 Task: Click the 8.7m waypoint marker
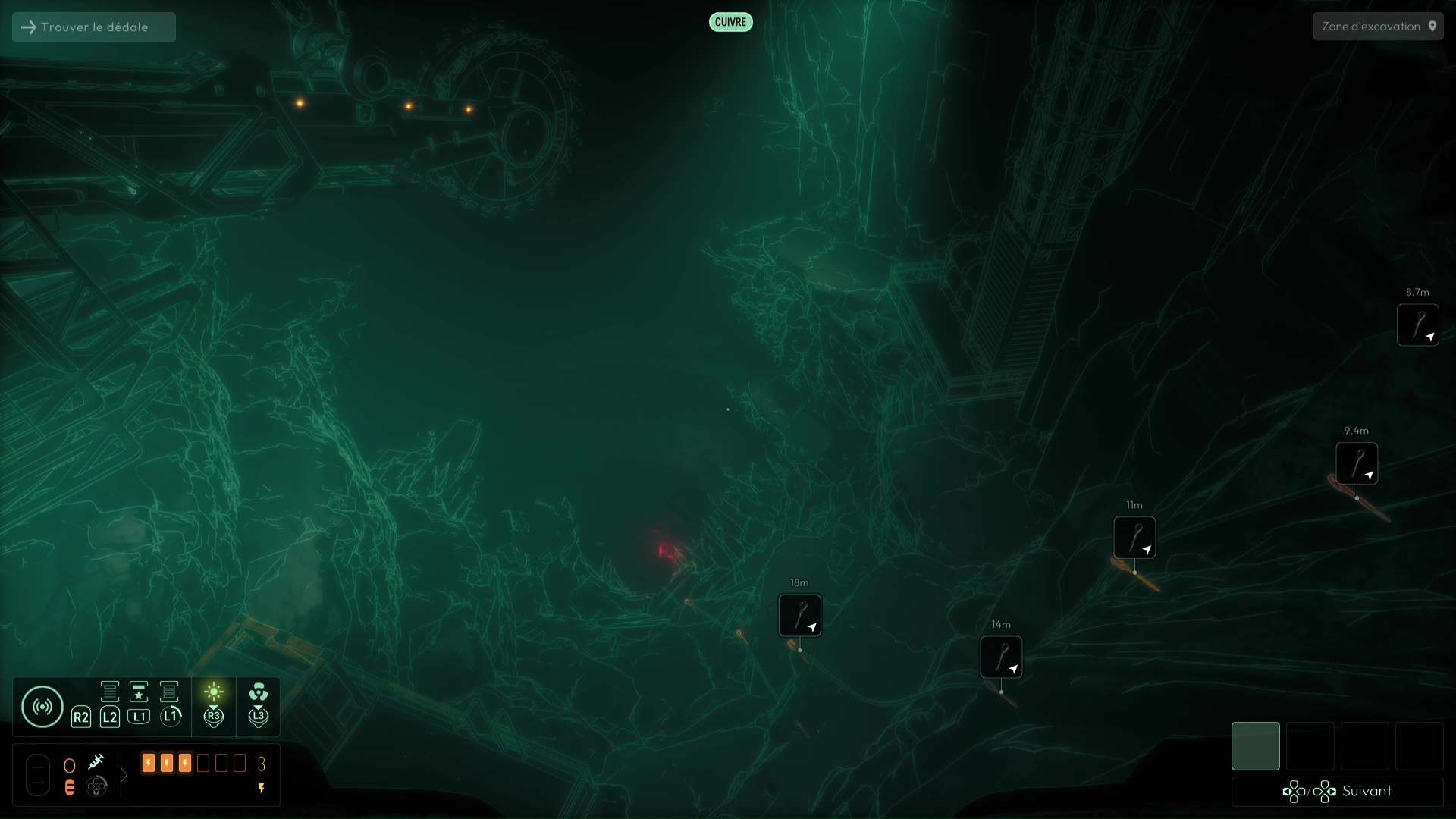point(1418,325)
